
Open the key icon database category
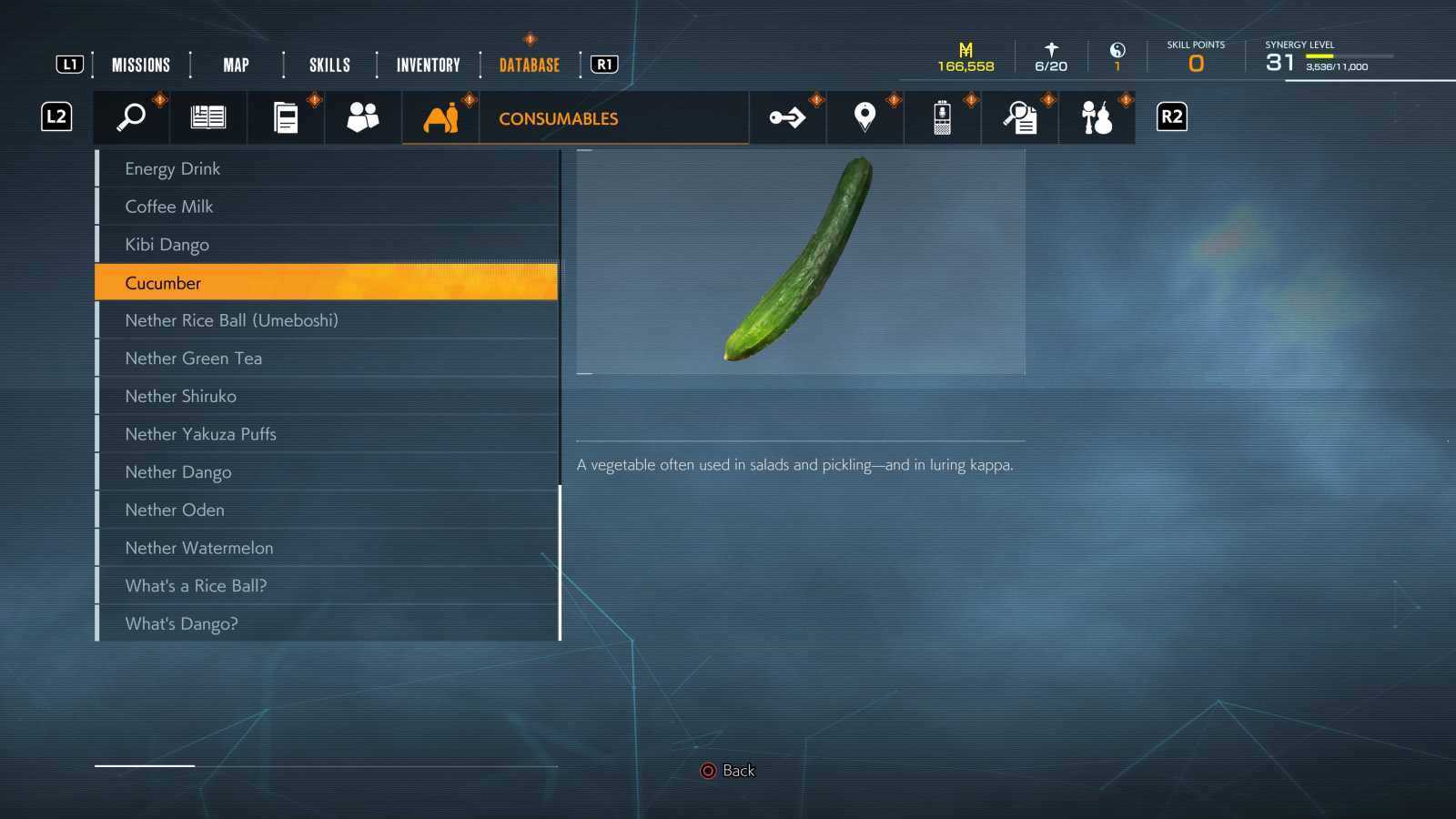pyautogui.click(x=787, y=117)
